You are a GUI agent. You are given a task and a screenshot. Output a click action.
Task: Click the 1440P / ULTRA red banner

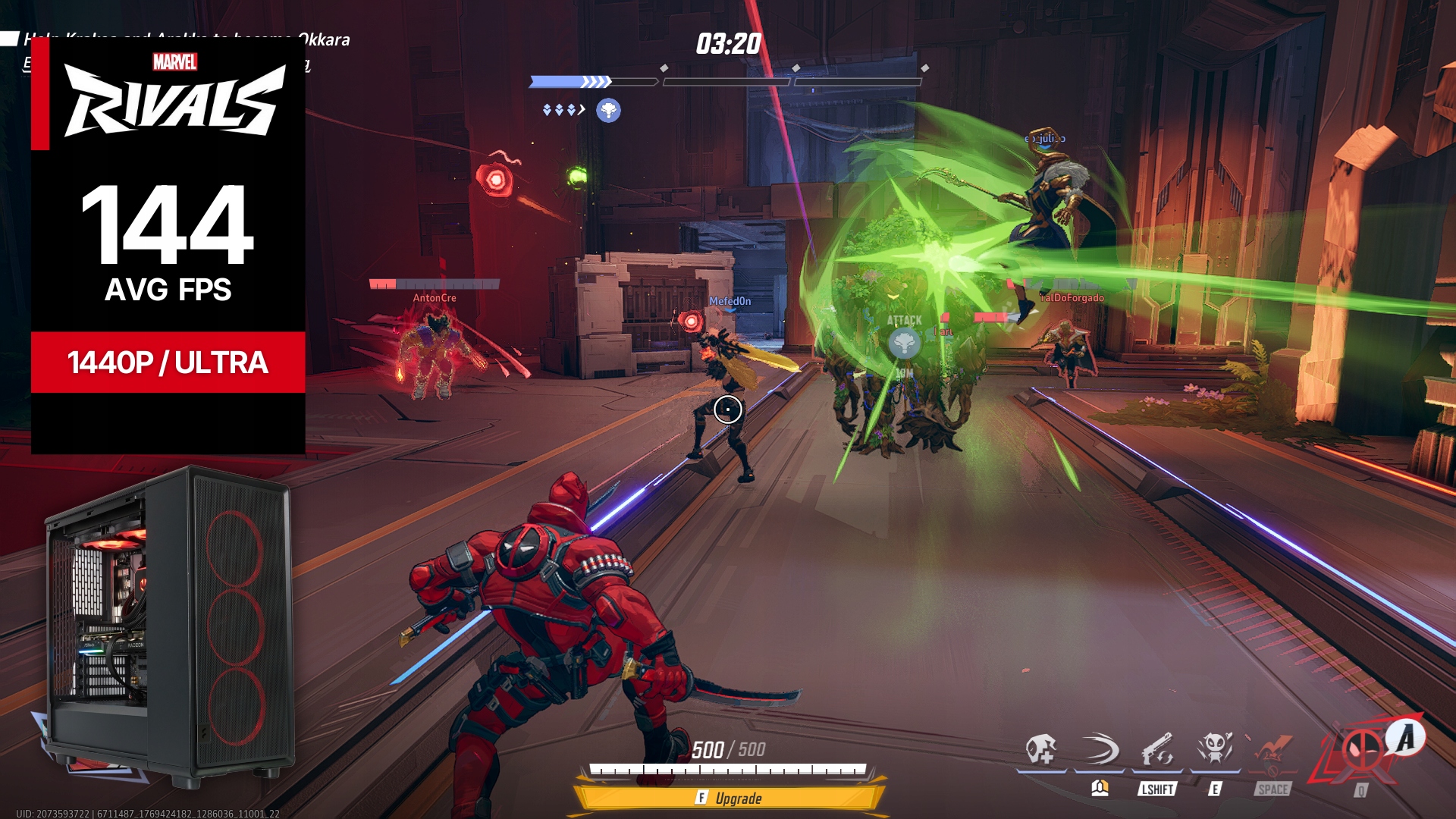click(x=168, y=362)
